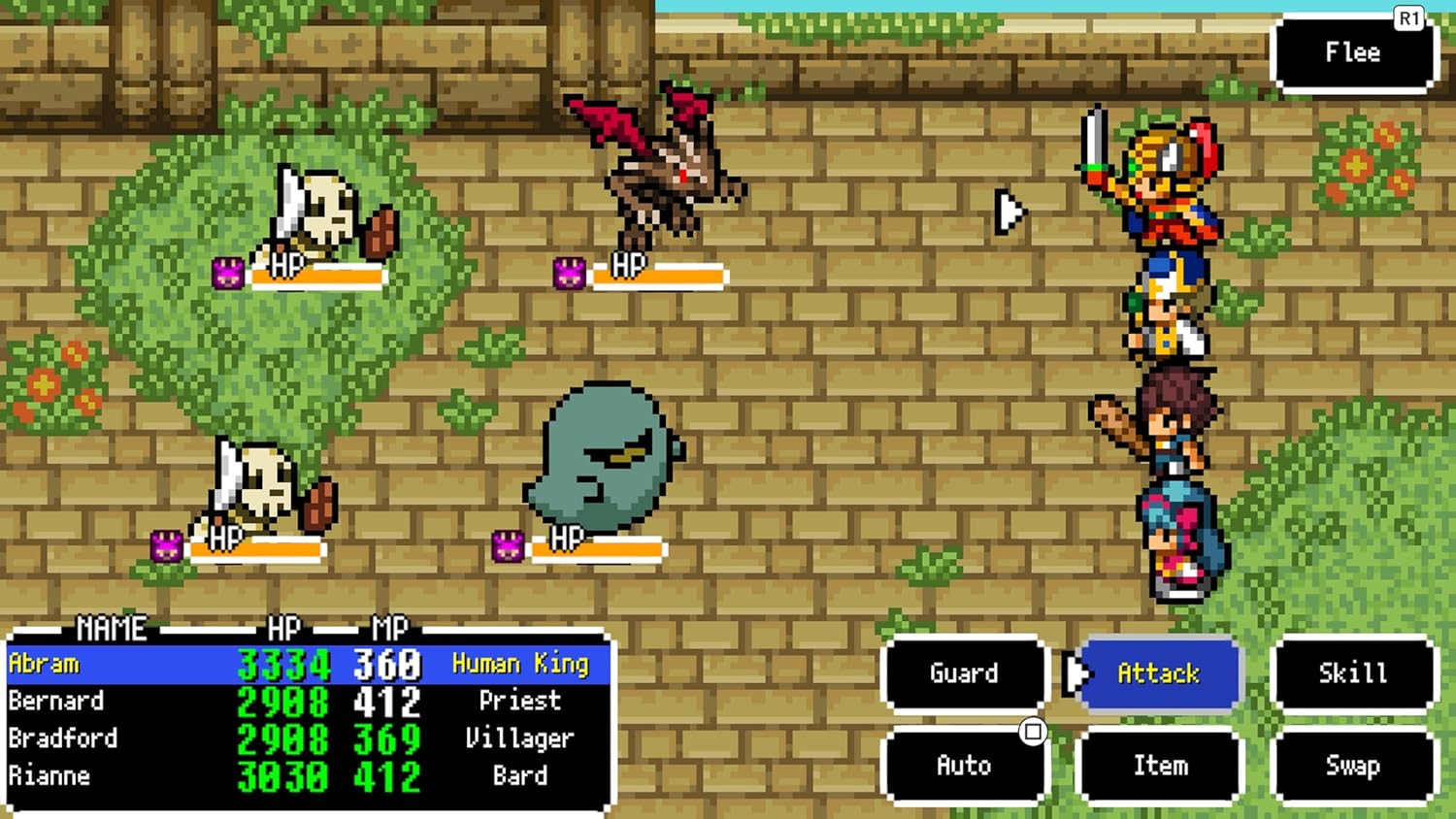Click the purple status icon beside the top-left skeleton's HP bar
Screen dimensions: 1456x819
228,273
